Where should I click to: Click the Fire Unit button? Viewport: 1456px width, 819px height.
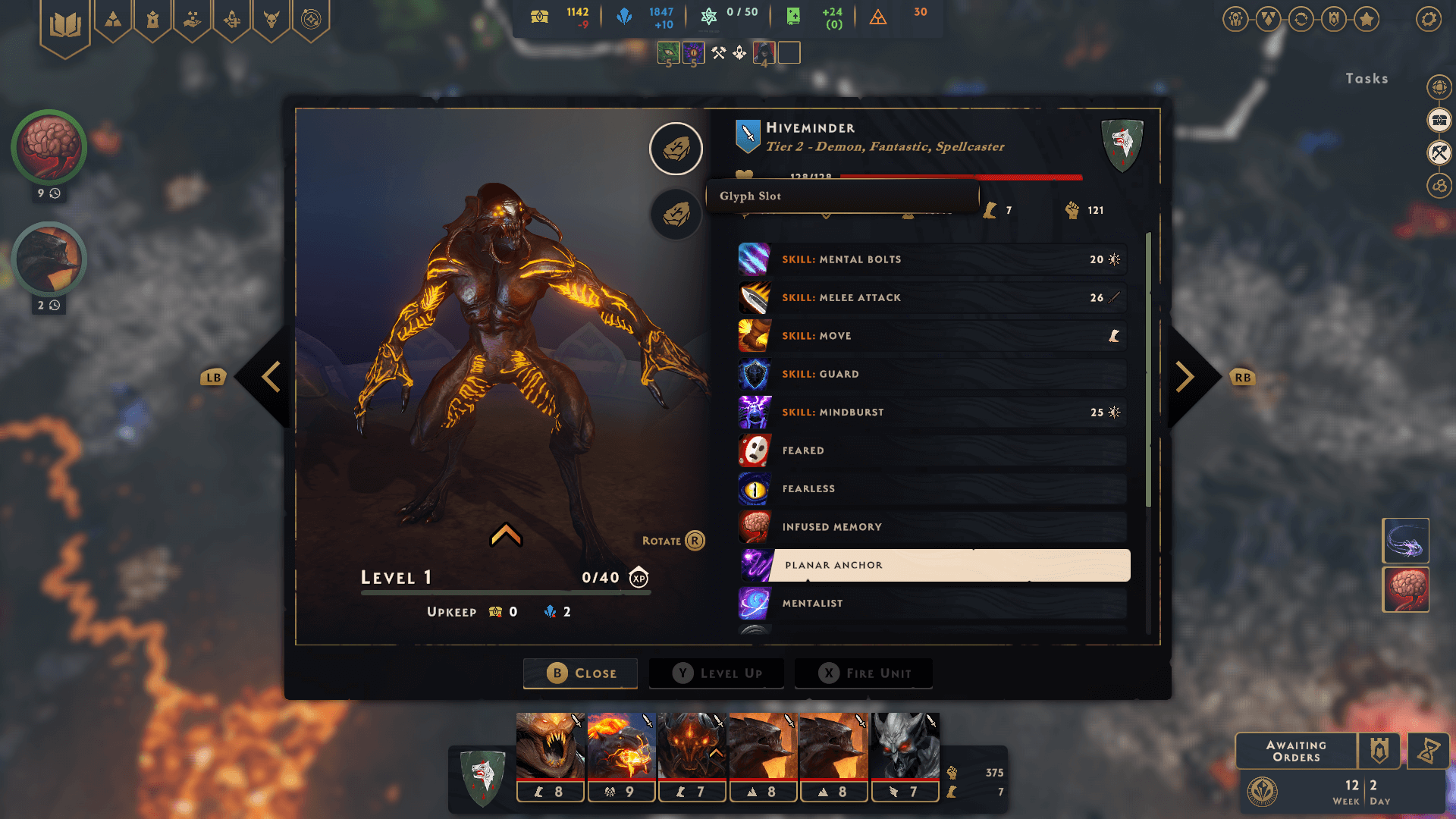click(864, 673)
